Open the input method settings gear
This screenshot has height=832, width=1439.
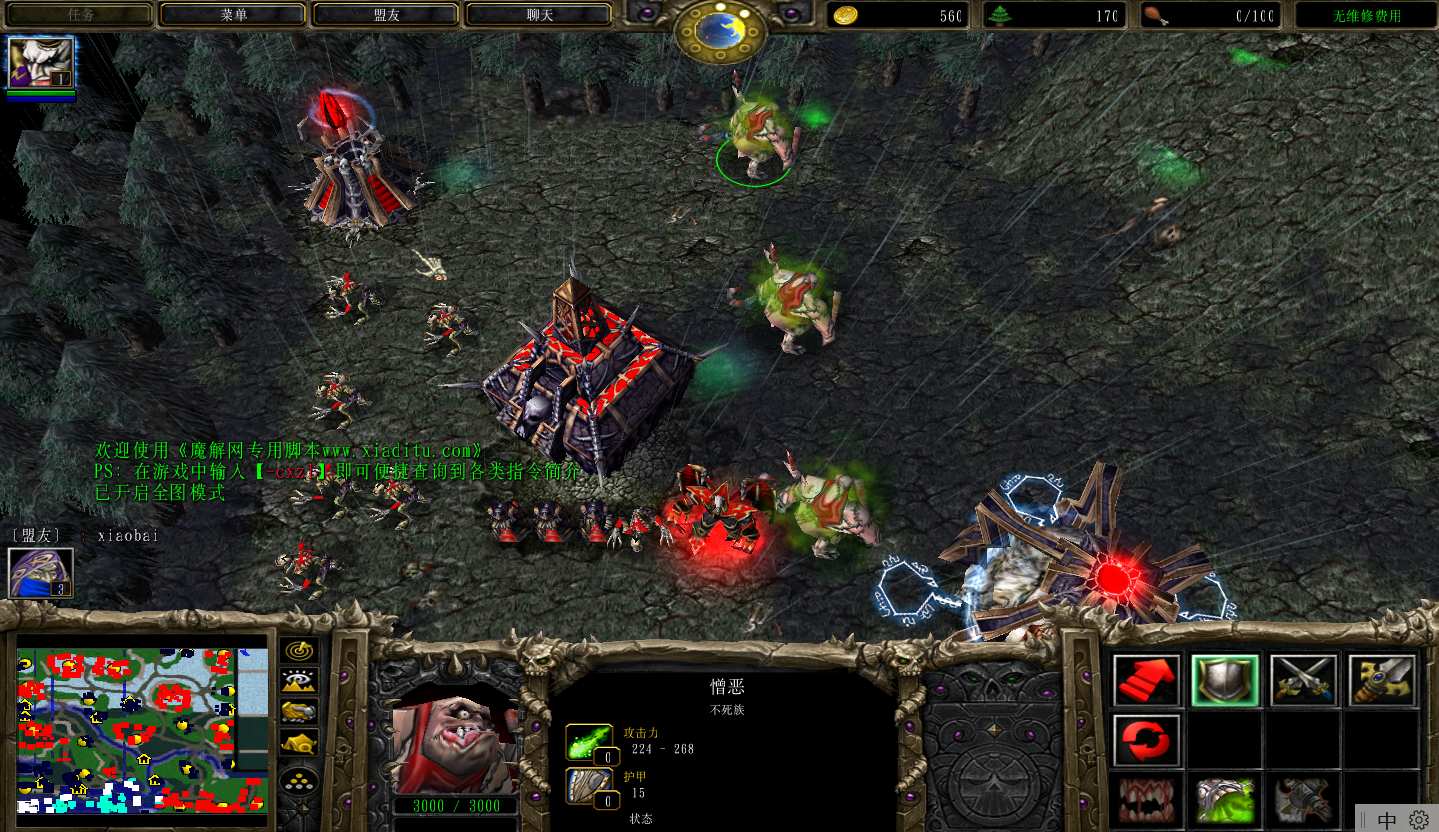point(1418,820)
